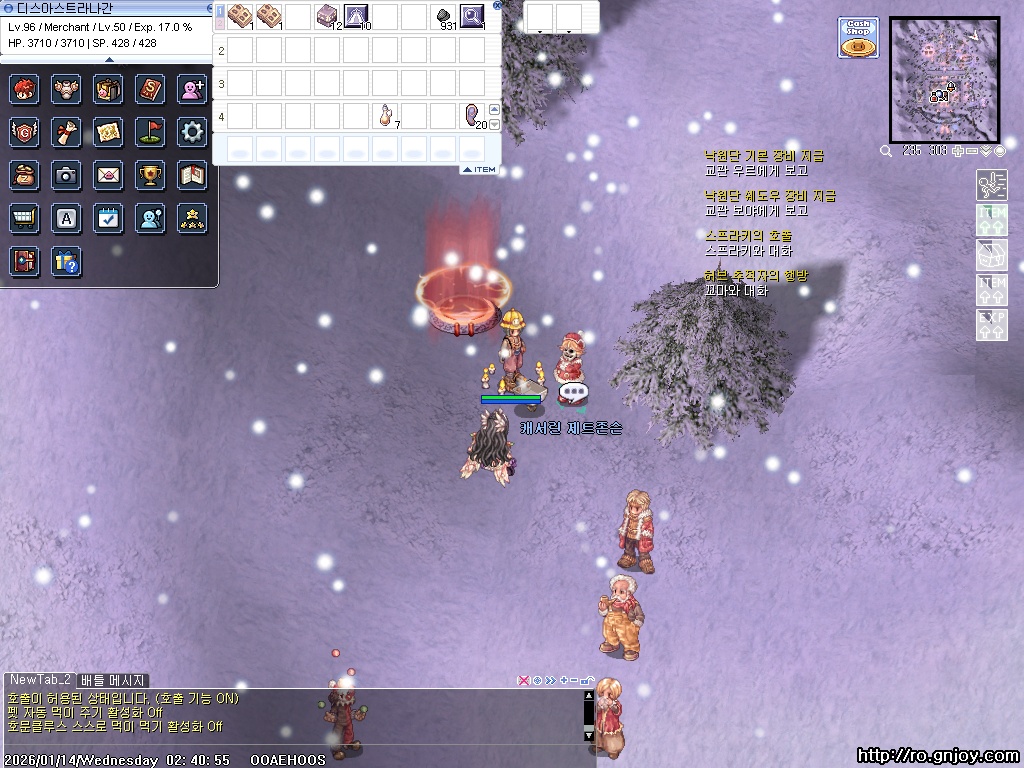Use the orange potion hotbar slot
The height and width of the screenshot is (768, 1024).
385,116
